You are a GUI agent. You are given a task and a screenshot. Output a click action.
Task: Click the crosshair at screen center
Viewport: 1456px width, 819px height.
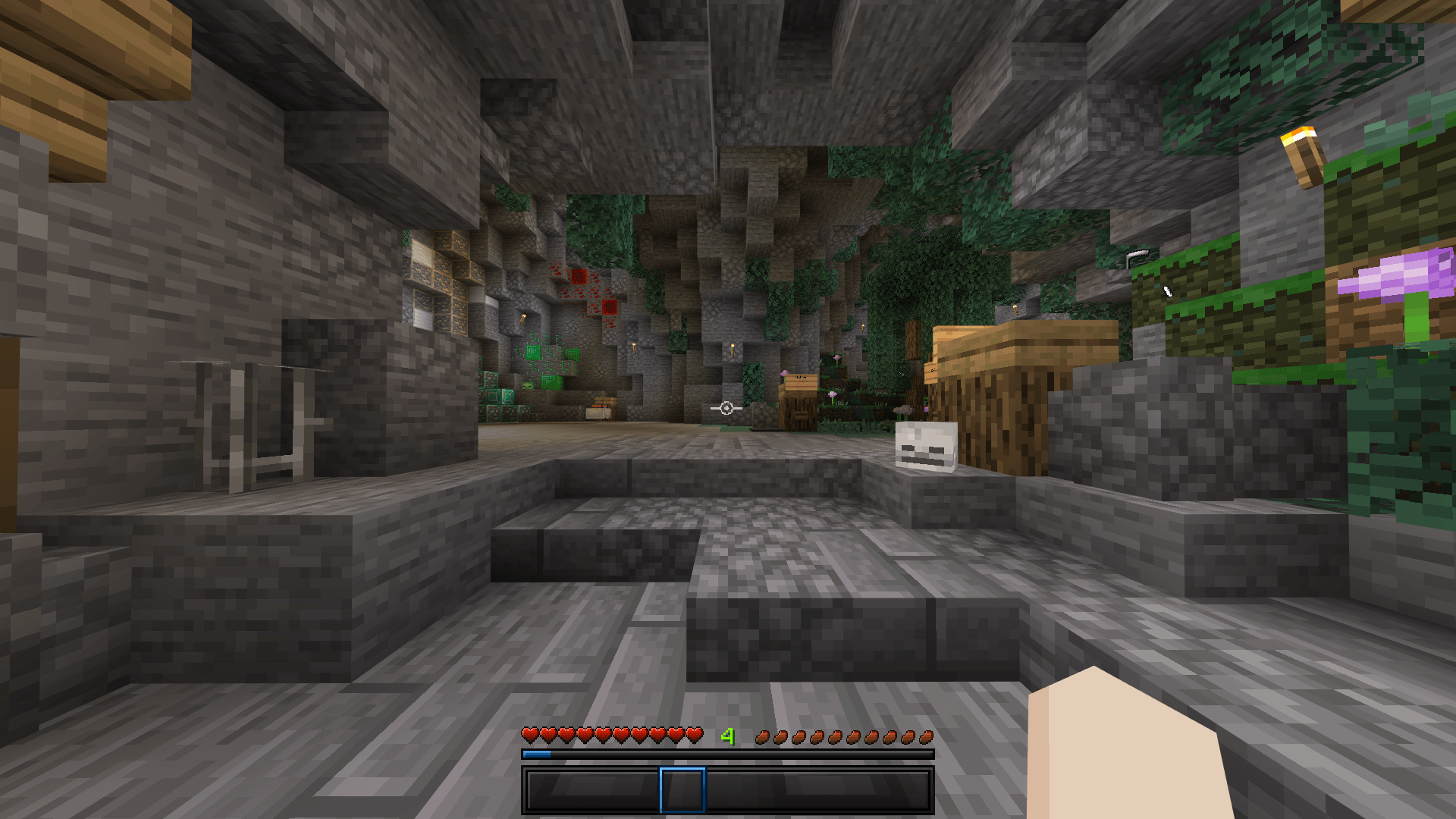click(x=726, y=409)
